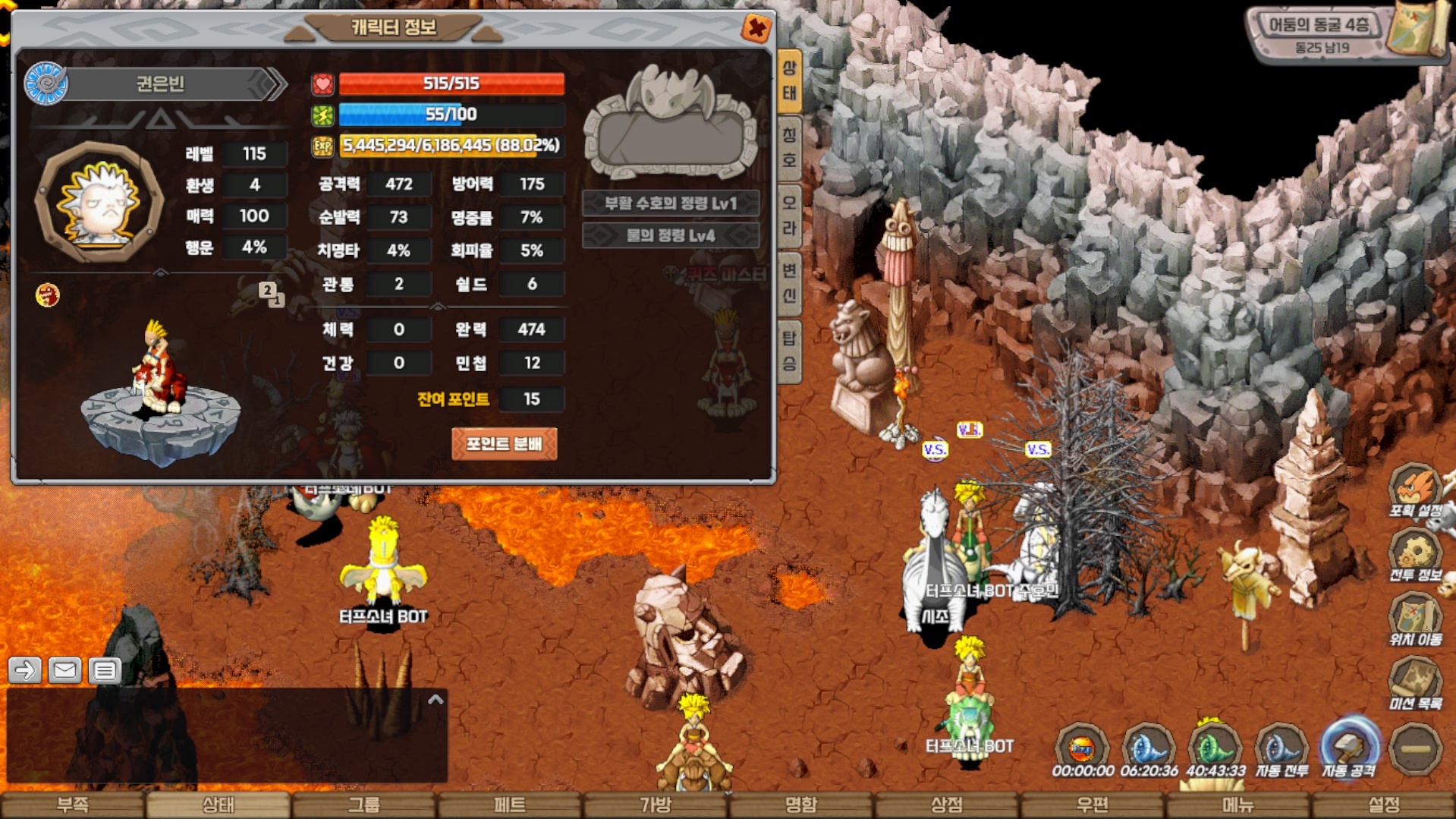
Task: Open the 가방 inventory menu
Action: [655, 805]
